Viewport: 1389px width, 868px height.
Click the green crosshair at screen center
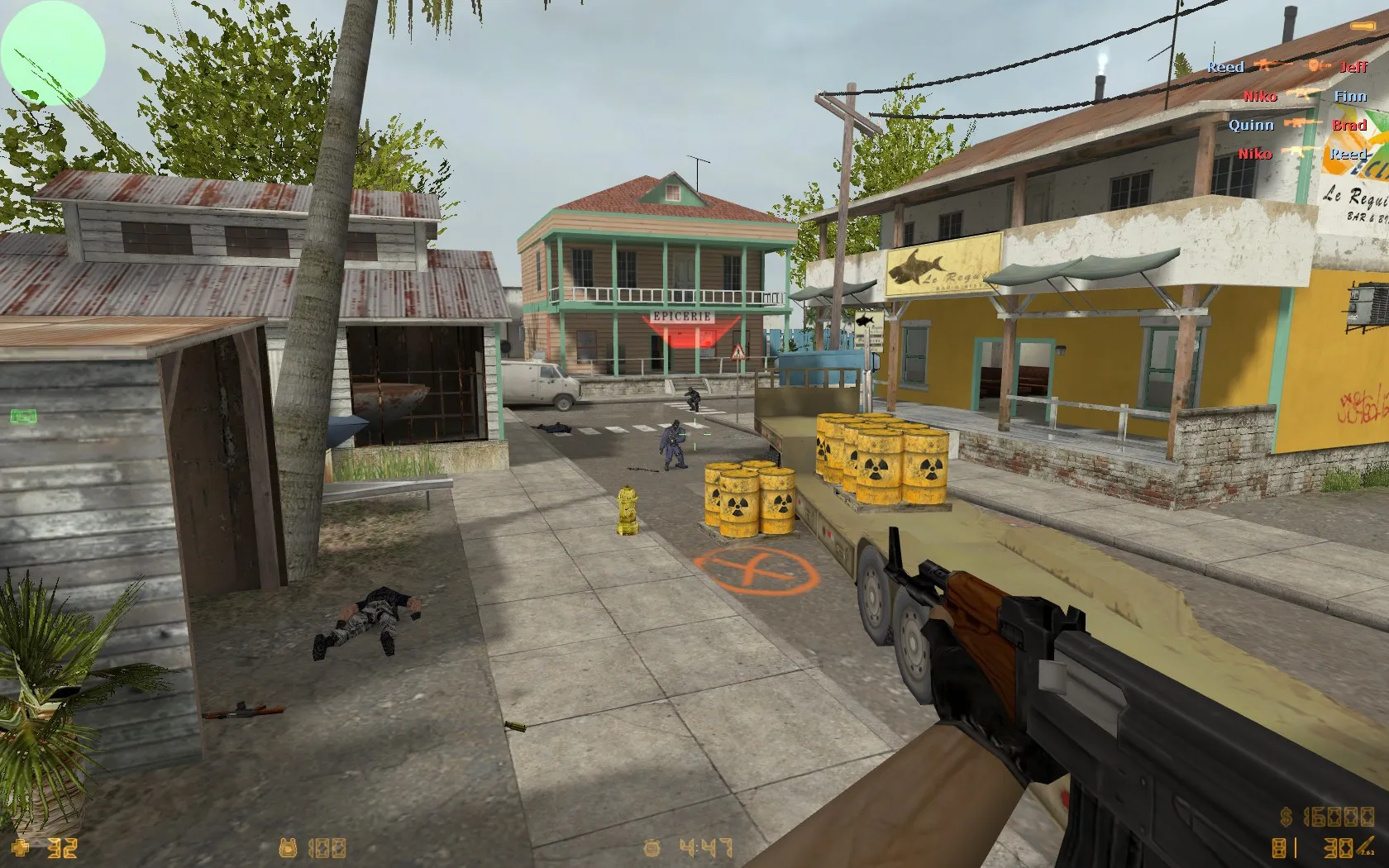(x=694, y=434)
